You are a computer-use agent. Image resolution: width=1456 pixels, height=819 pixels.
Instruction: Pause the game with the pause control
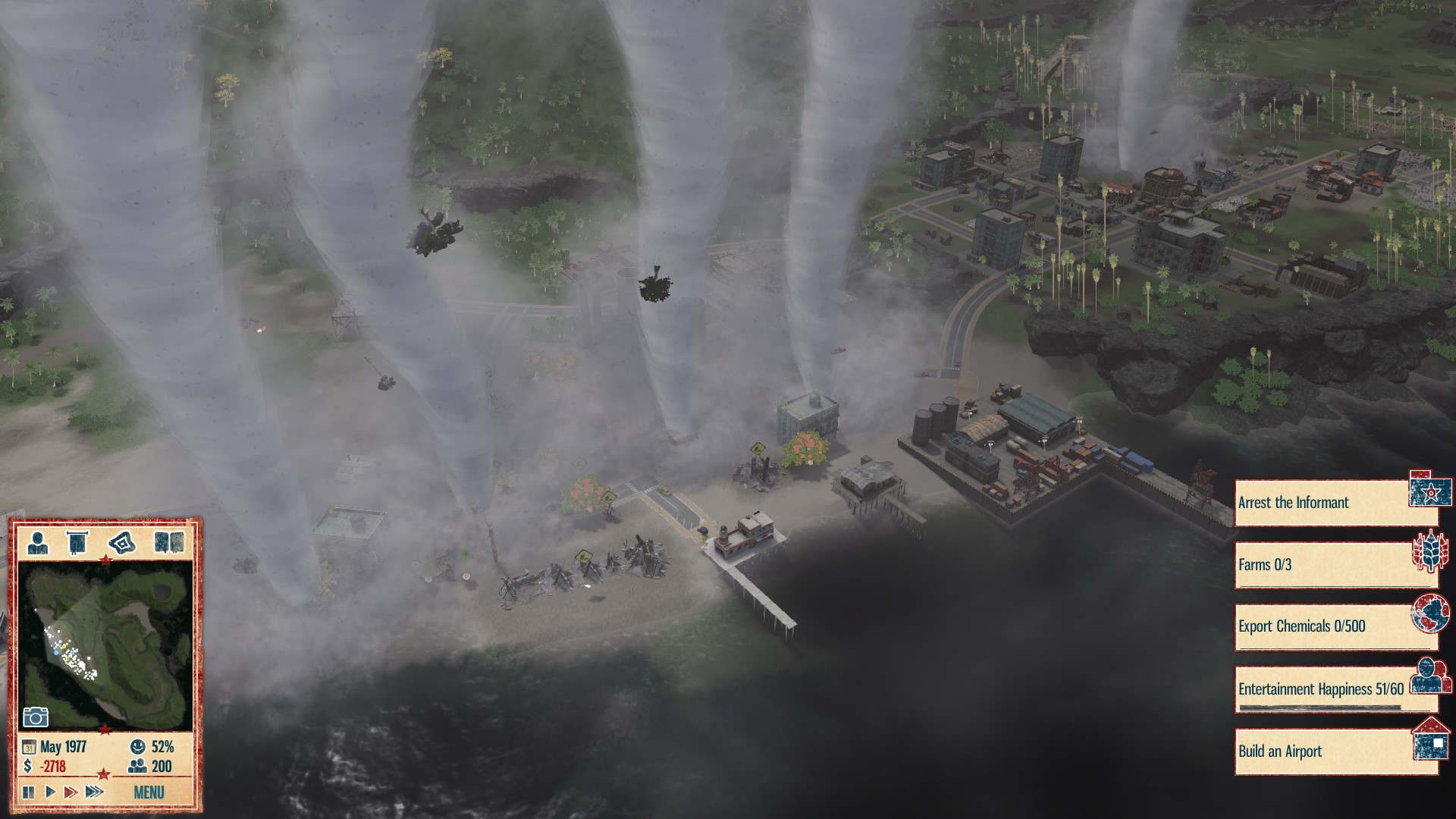29,790
